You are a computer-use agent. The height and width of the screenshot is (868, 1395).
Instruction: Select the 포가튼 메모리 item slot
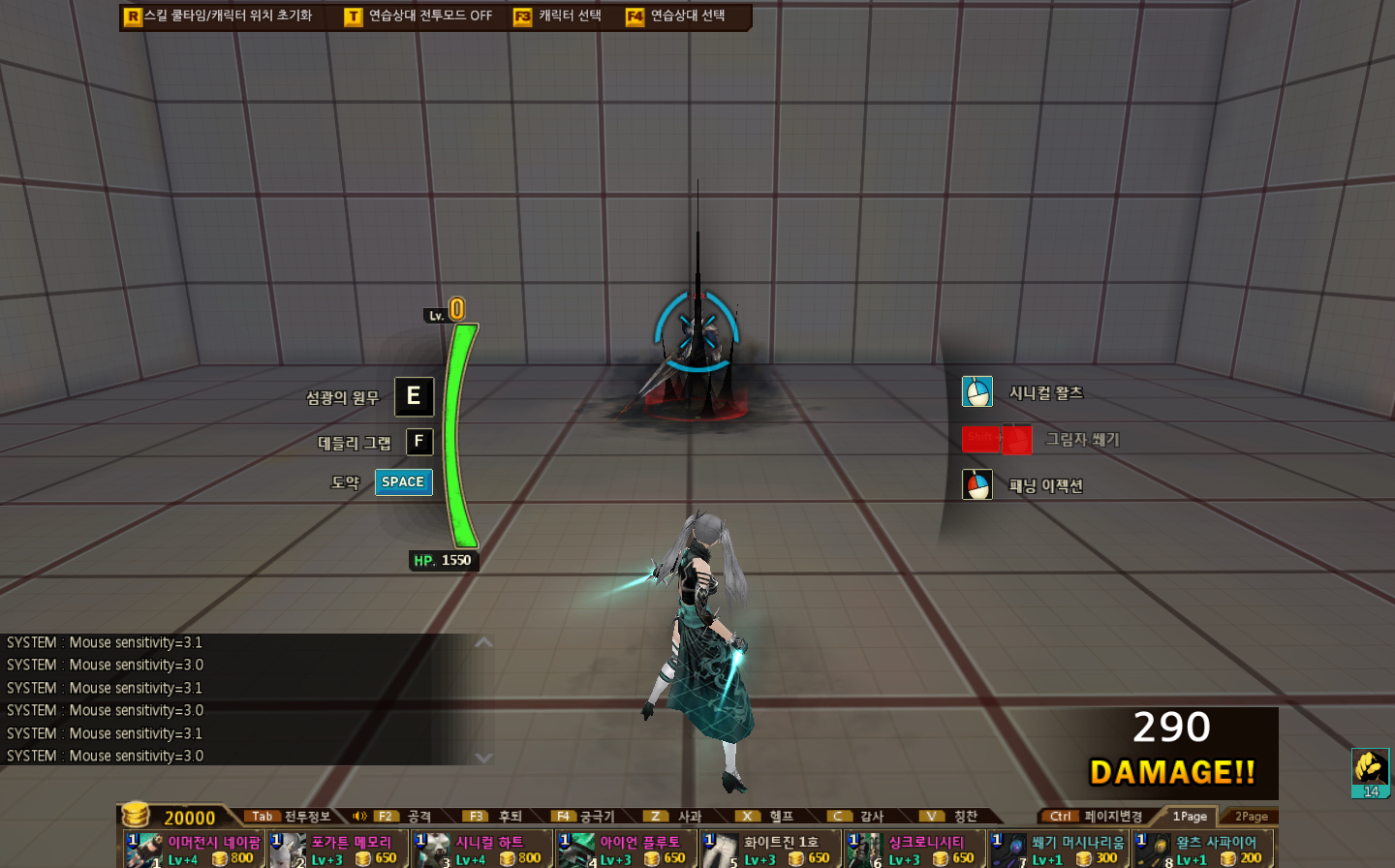click(x=337, y=850)
